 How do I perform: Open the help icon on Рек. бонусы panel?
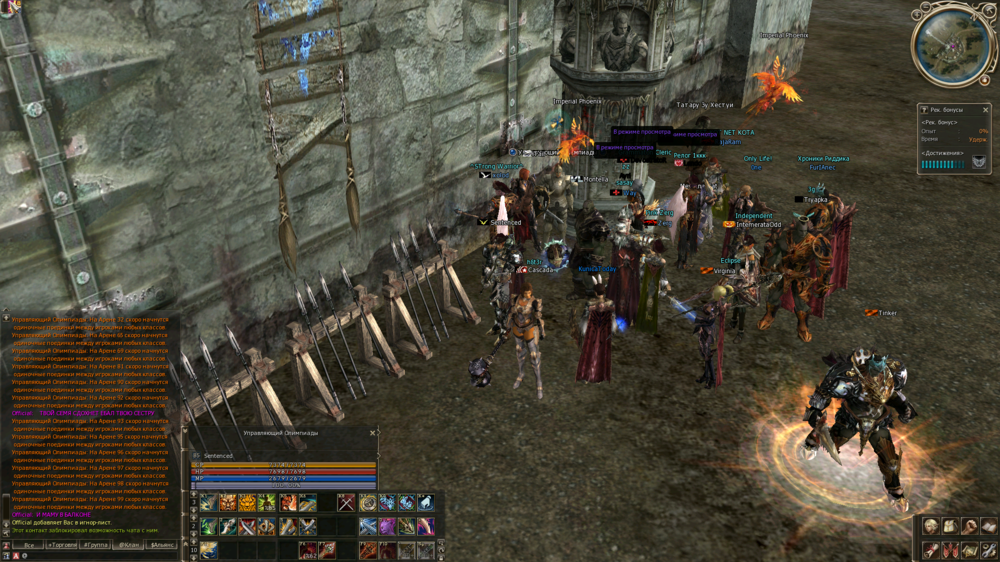point(924,110)
